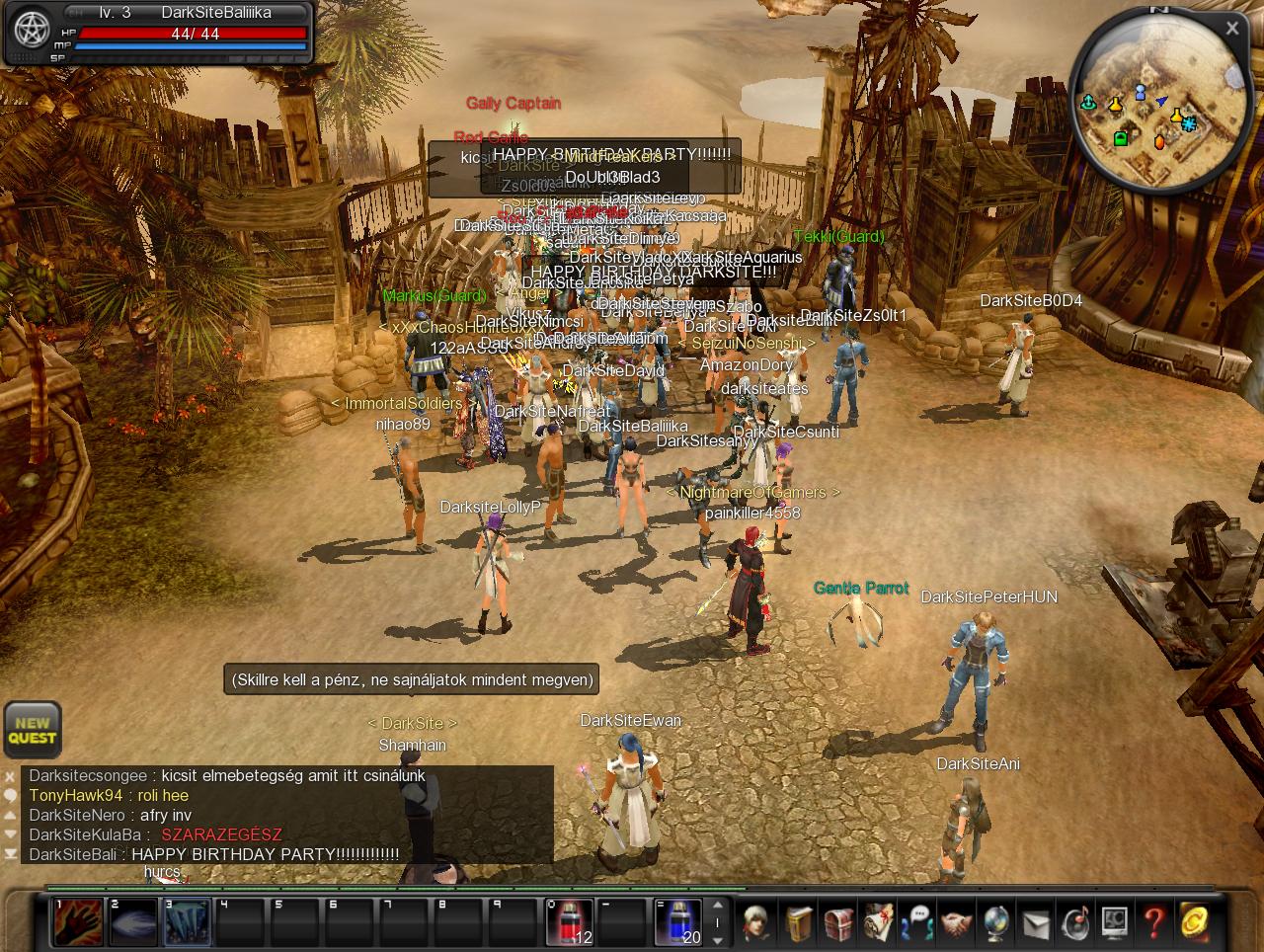Screen dimensions: 1264x952
Task: Select the cyan snowflake marker on the minimap
Action: [x=1189, y=123]
